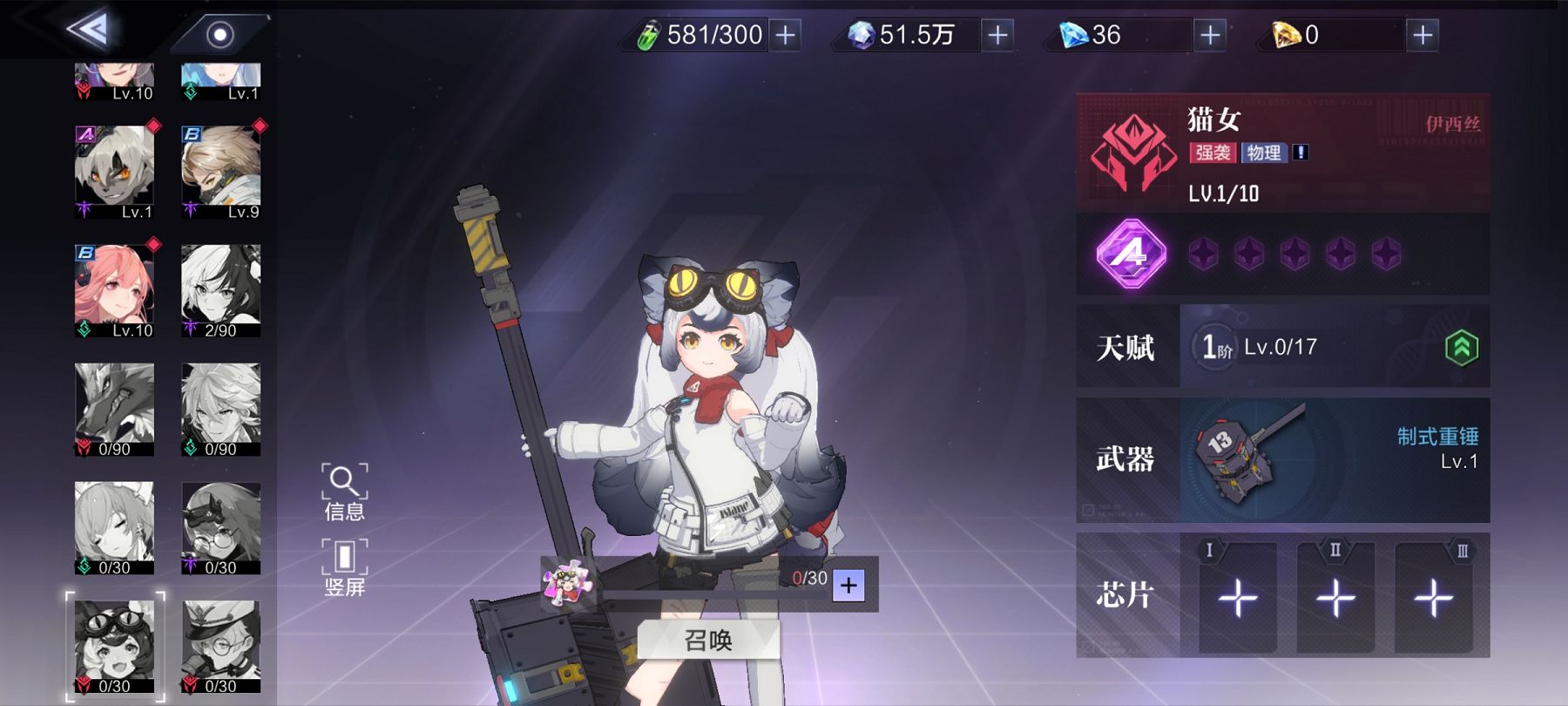Image resolution: width=1568 pixels, height=706 pixels.
Task: Add a chip to slot I
Action: point(1237,598)
